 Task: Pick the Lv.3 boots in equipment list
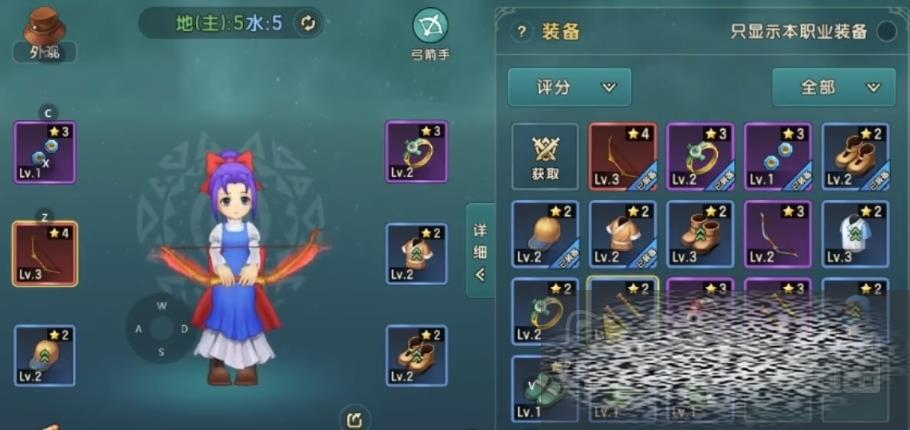click(700, 234)
